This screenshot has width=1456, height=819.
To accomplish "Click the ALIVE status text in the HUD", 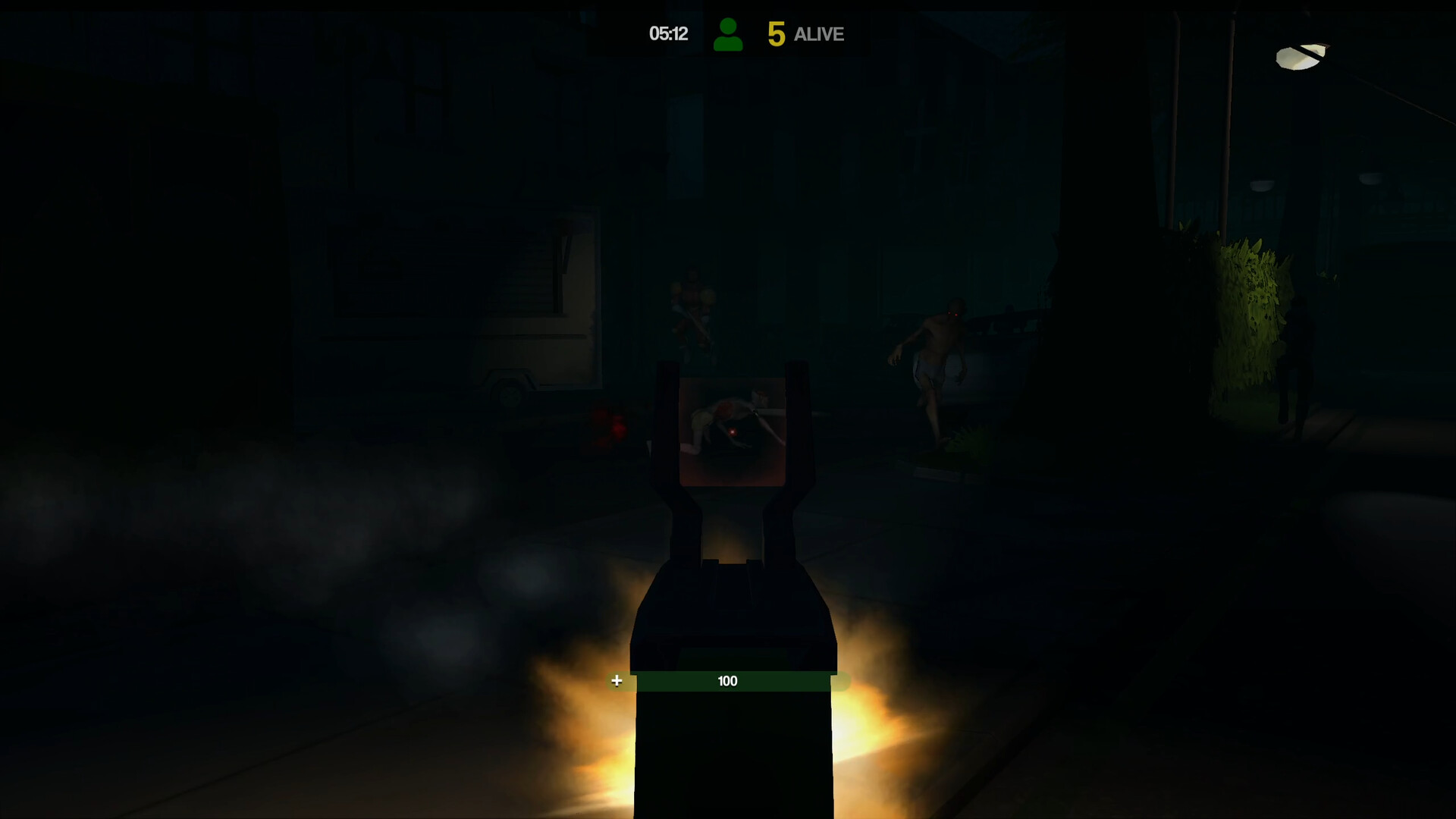I will point(817,34).
